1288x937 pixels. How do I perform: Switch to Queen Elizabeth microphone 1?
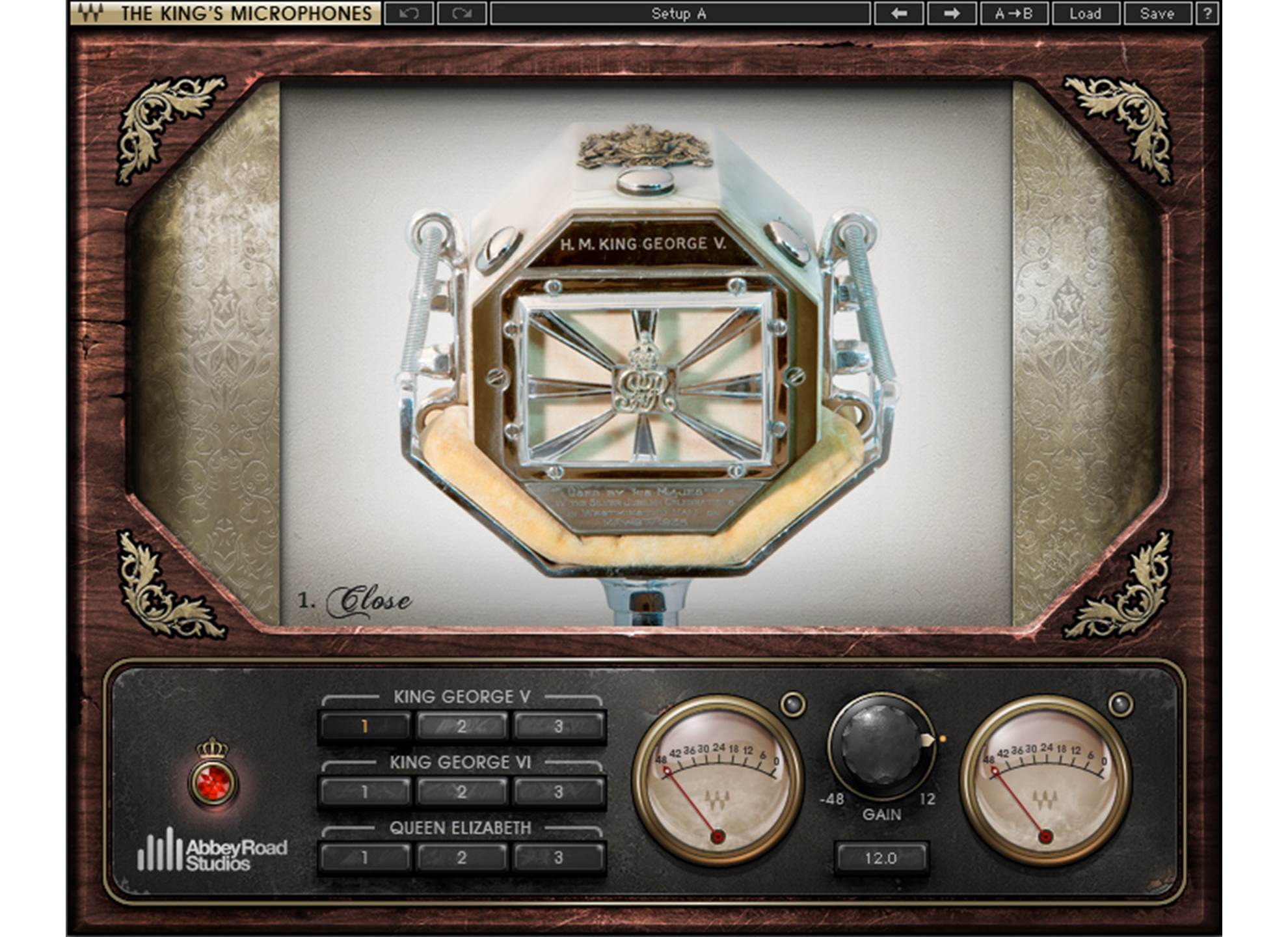[x=365, y=858]
